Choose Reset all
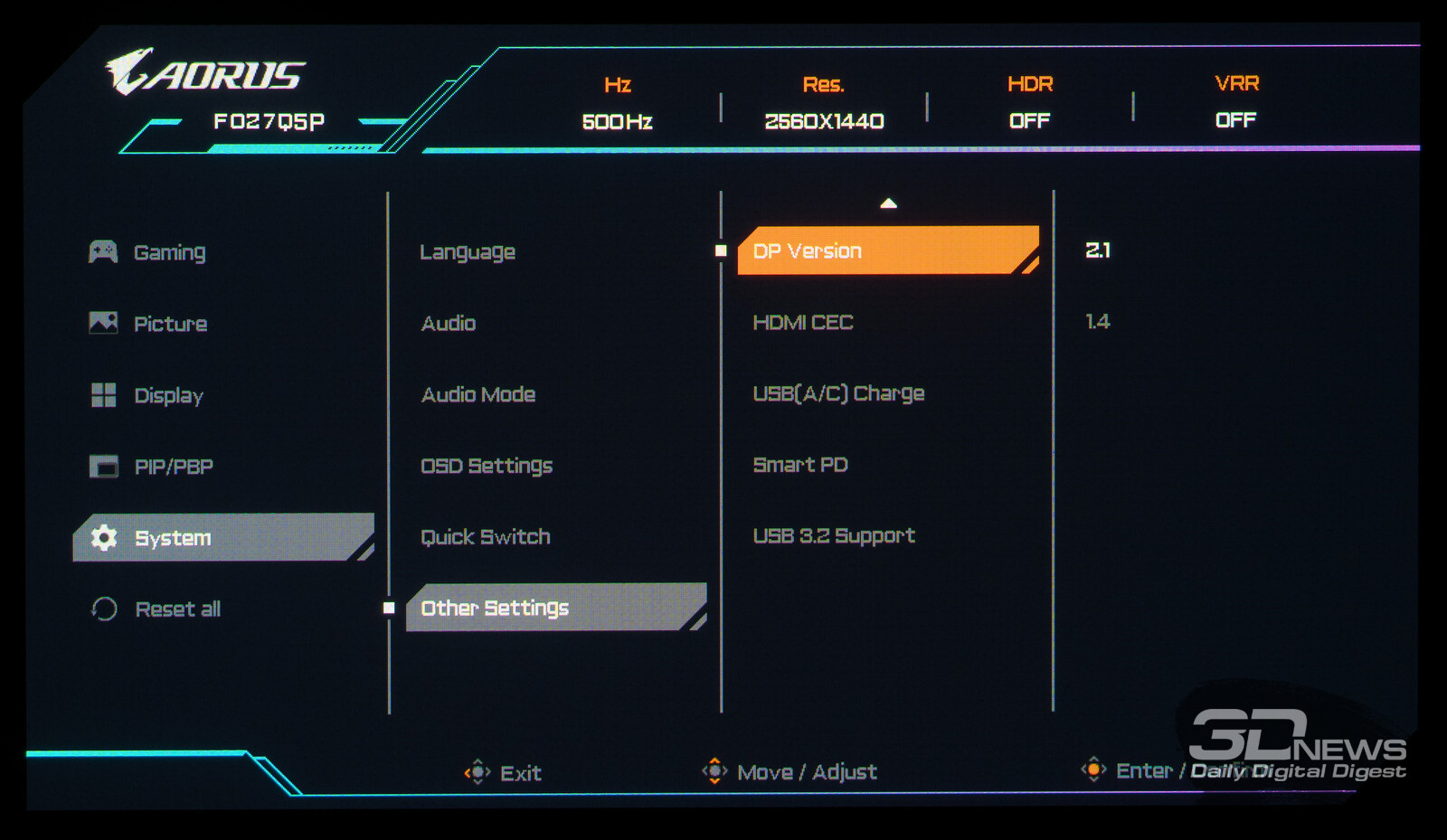Image resolution: width=1447 pixels, height=840 pixels. pyautogui.click(x=177, y=609)
